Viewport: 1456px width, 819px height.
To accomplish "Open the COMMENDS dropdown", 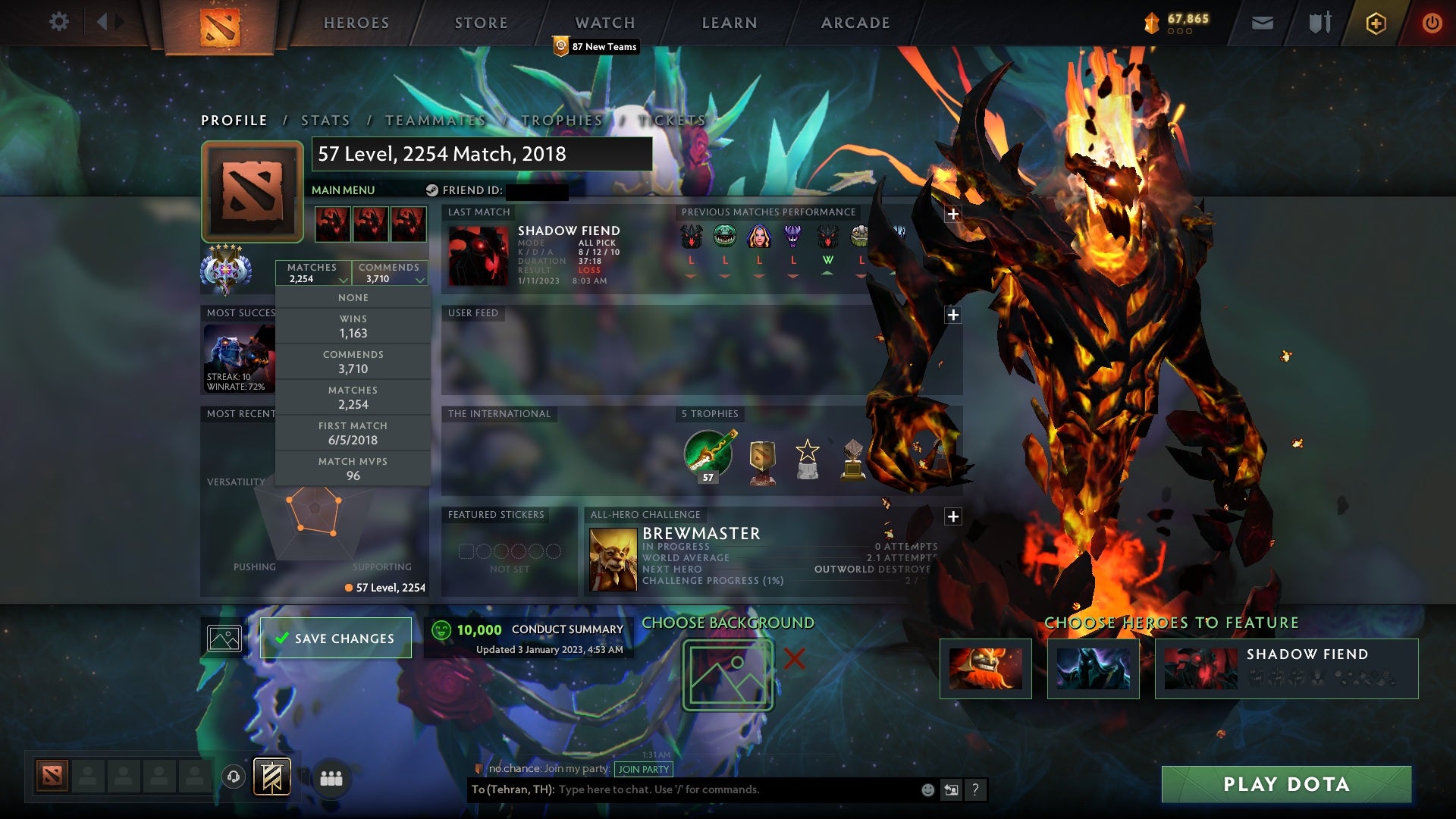I will (390, 273).
